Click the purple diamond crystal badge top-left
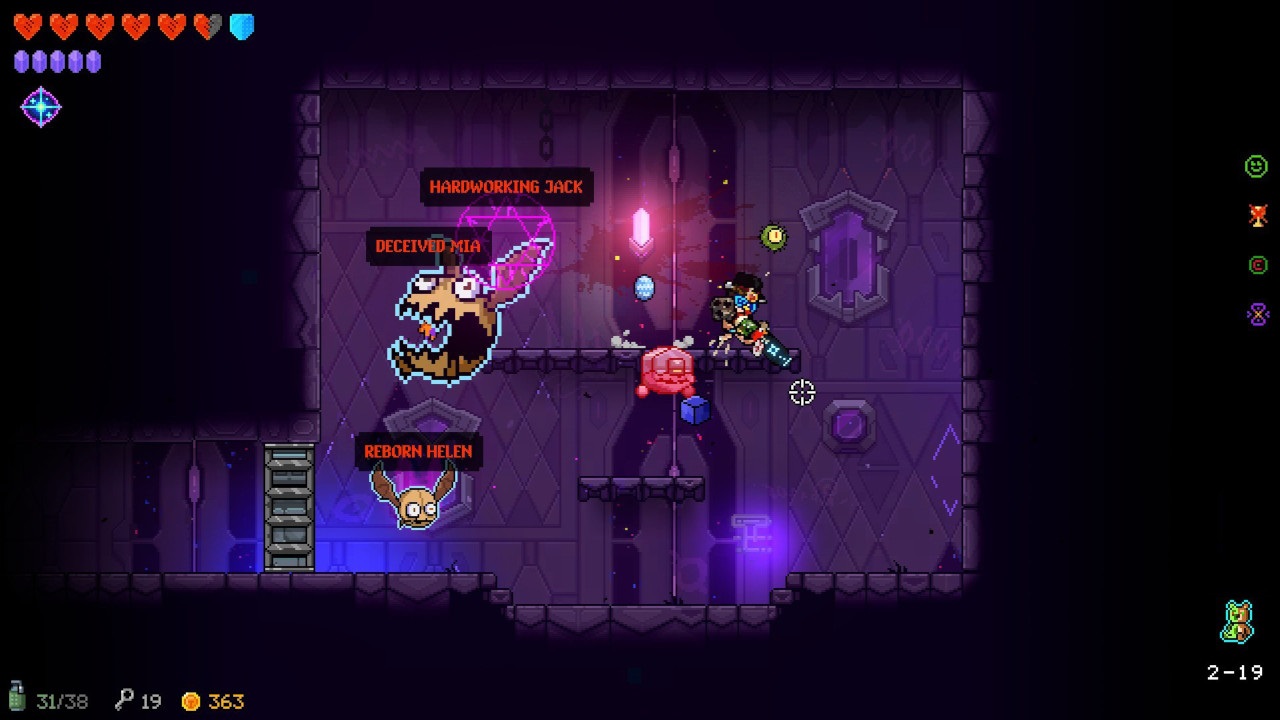 coord(40,105)
